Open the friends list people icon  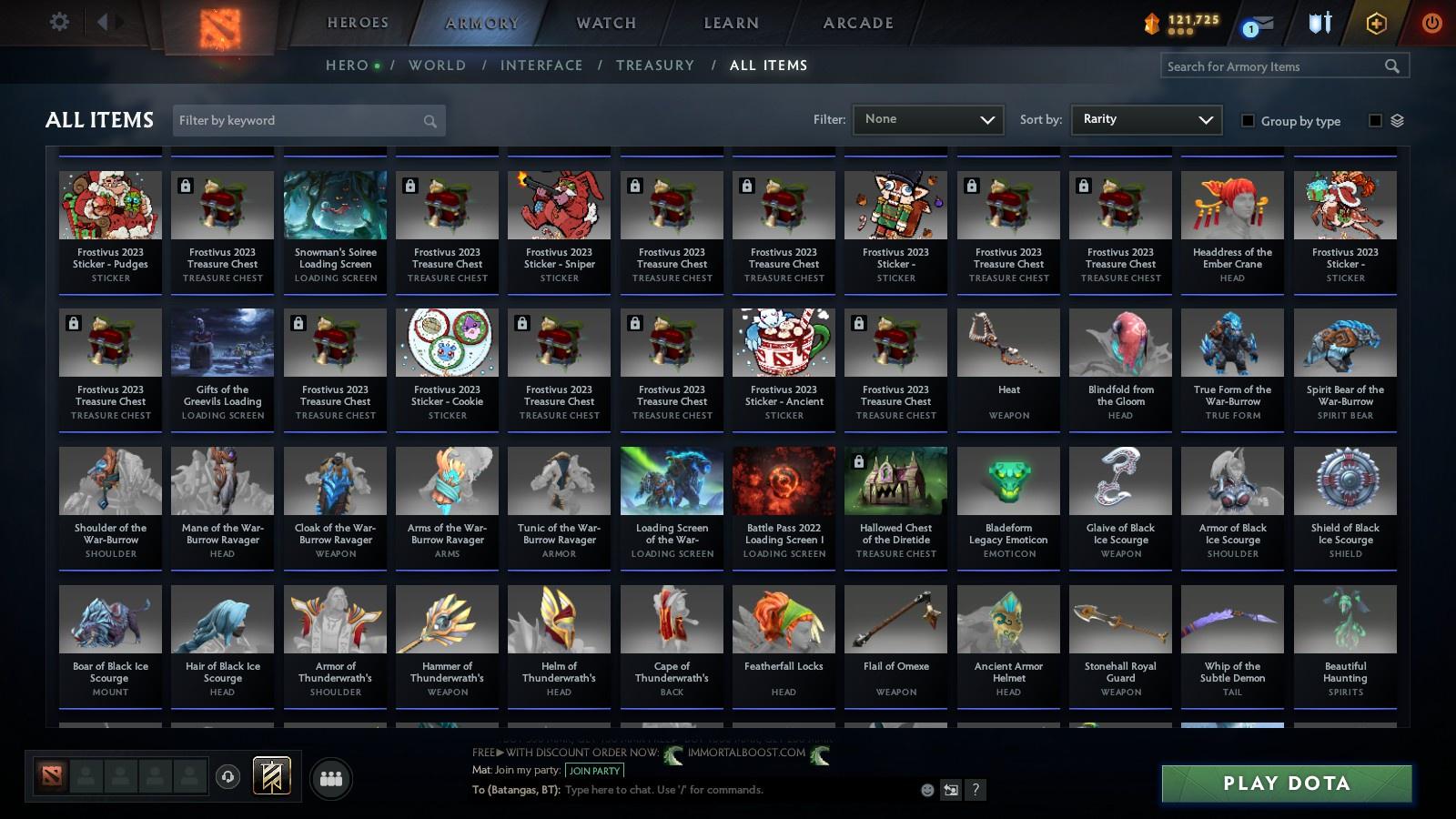click(332, 777)
